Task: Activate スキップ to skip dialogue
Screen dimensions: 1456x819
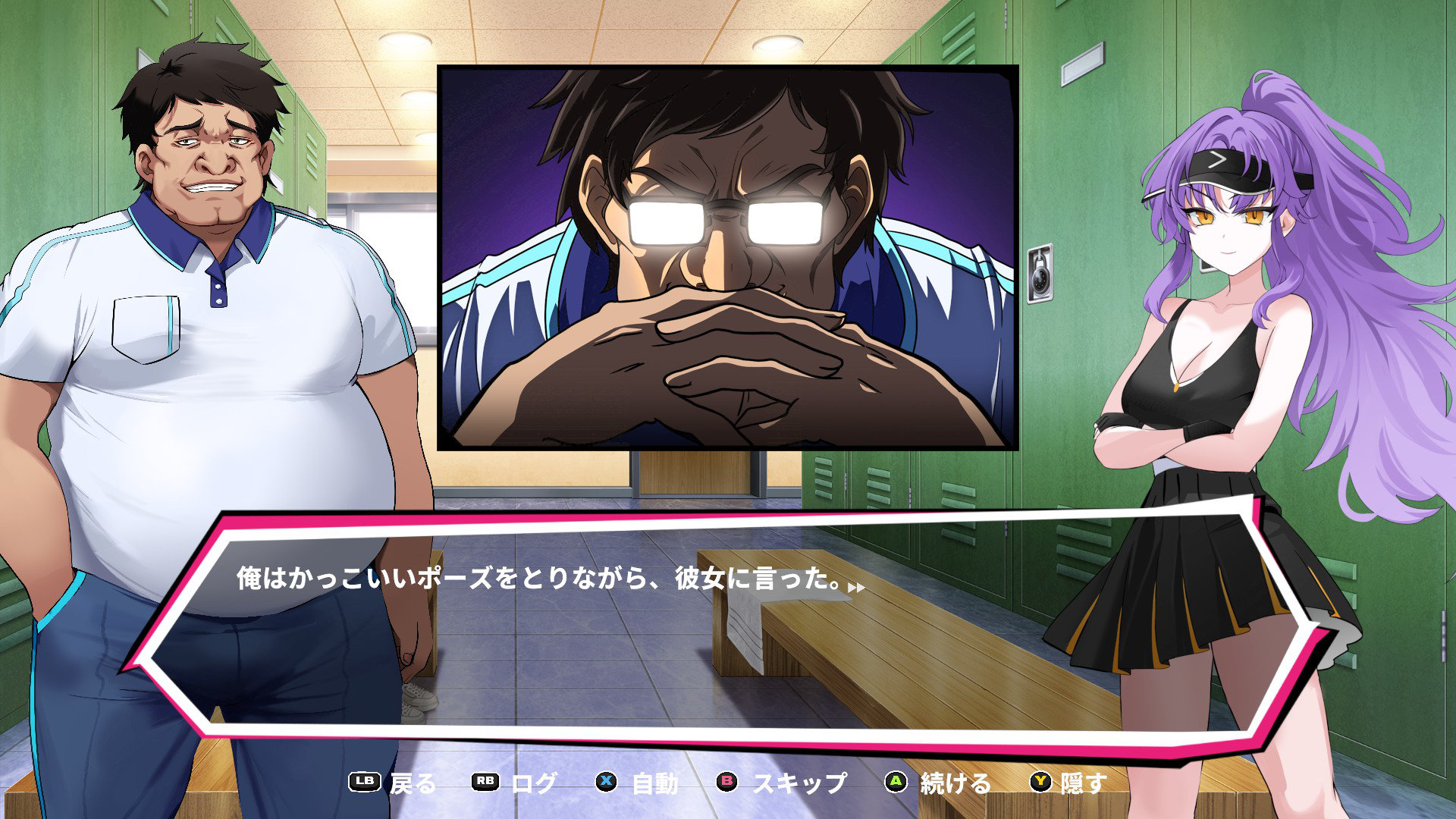Action: pyautogui.click(x=783, y=783)
